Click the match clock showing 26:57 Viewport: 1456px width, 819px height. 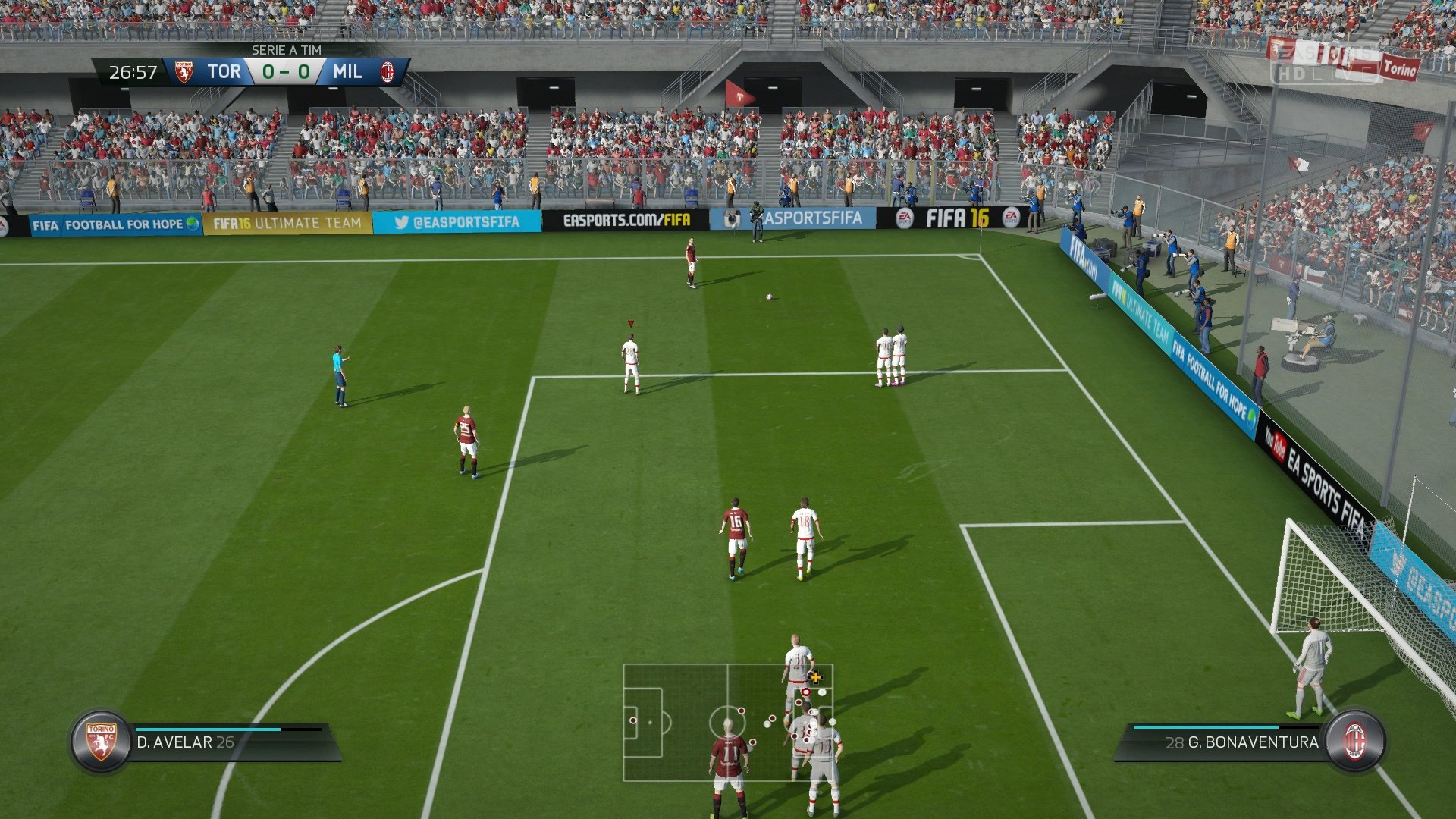(x=133, y=71)
